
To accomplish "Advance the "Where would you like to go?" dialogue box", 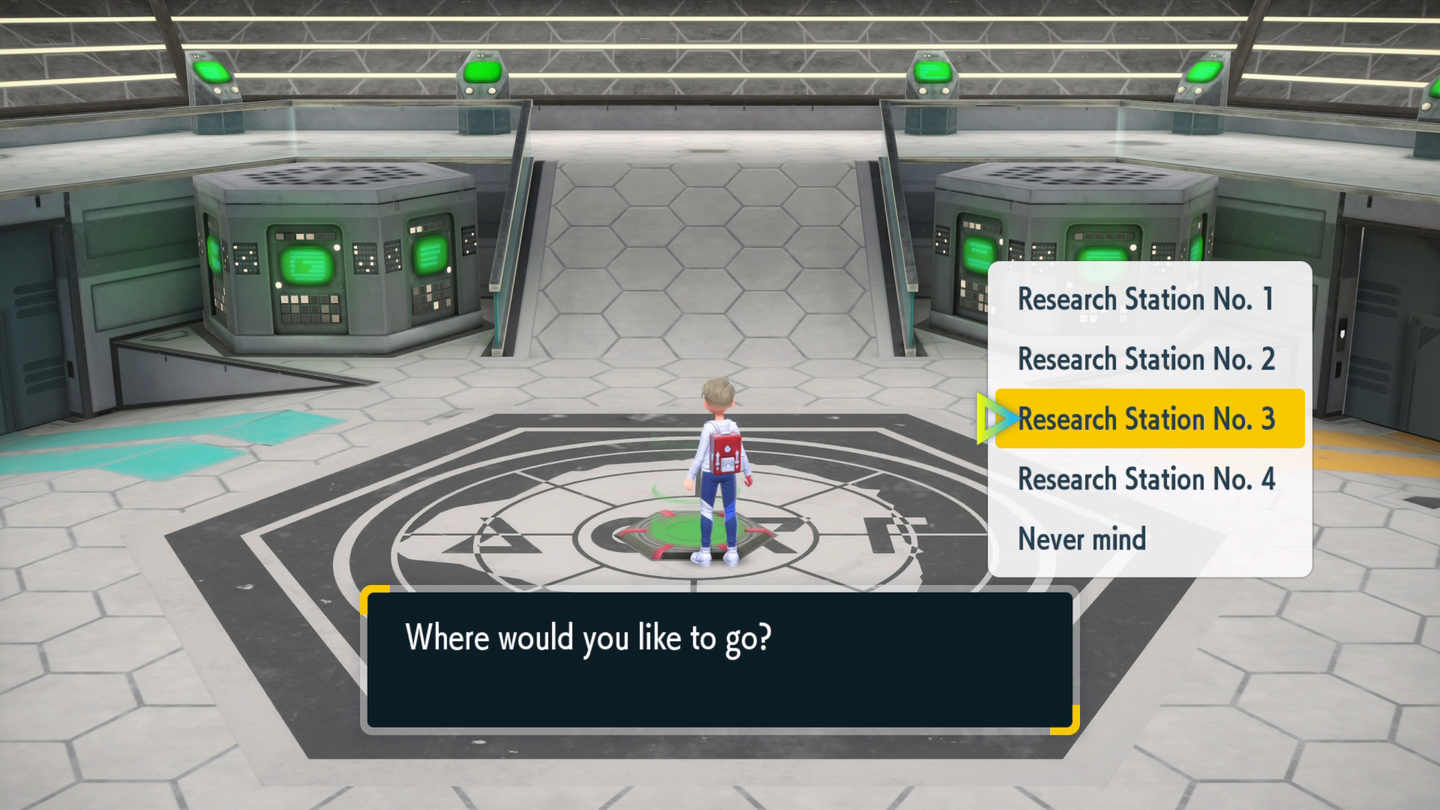I will click(719, 659).
